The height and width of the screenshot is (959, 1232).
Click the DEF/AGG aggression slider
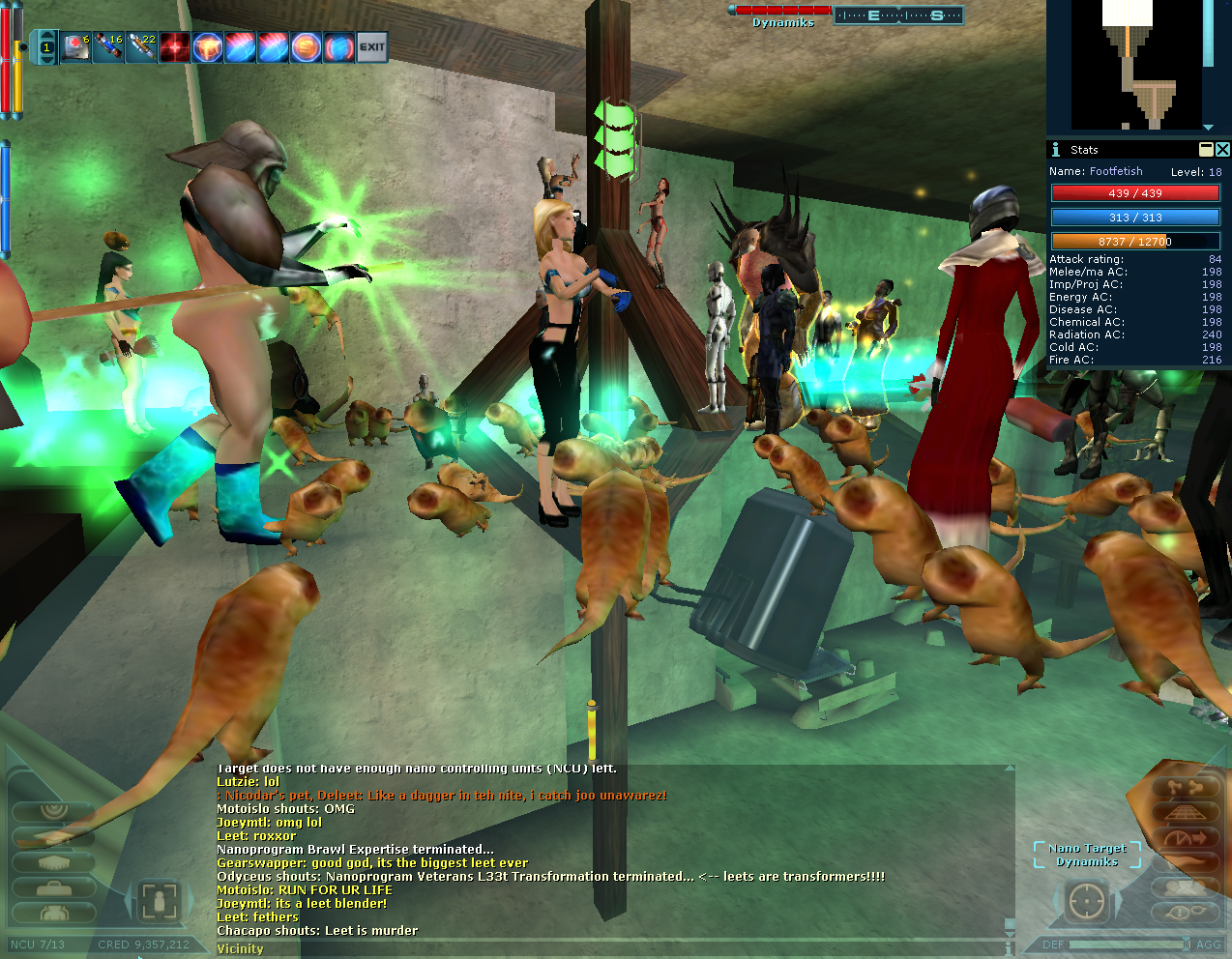1128,944
